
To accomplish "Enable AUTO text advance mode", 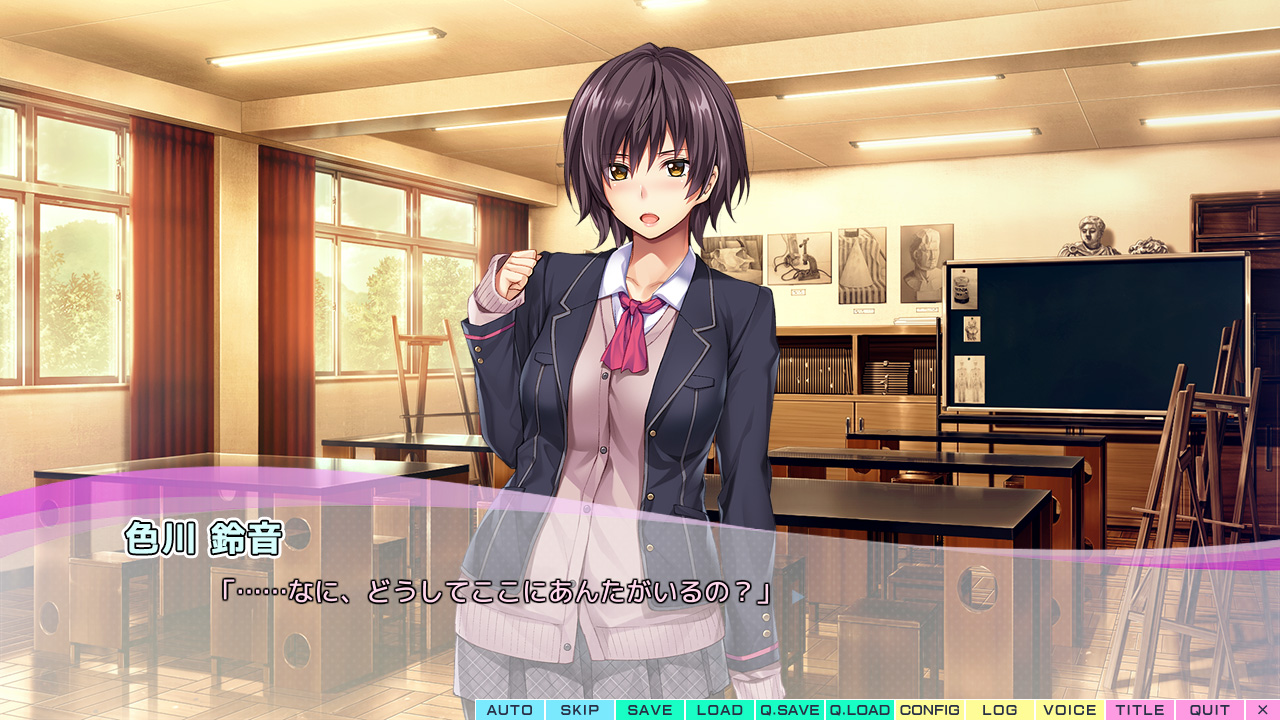I will [510, 710].
